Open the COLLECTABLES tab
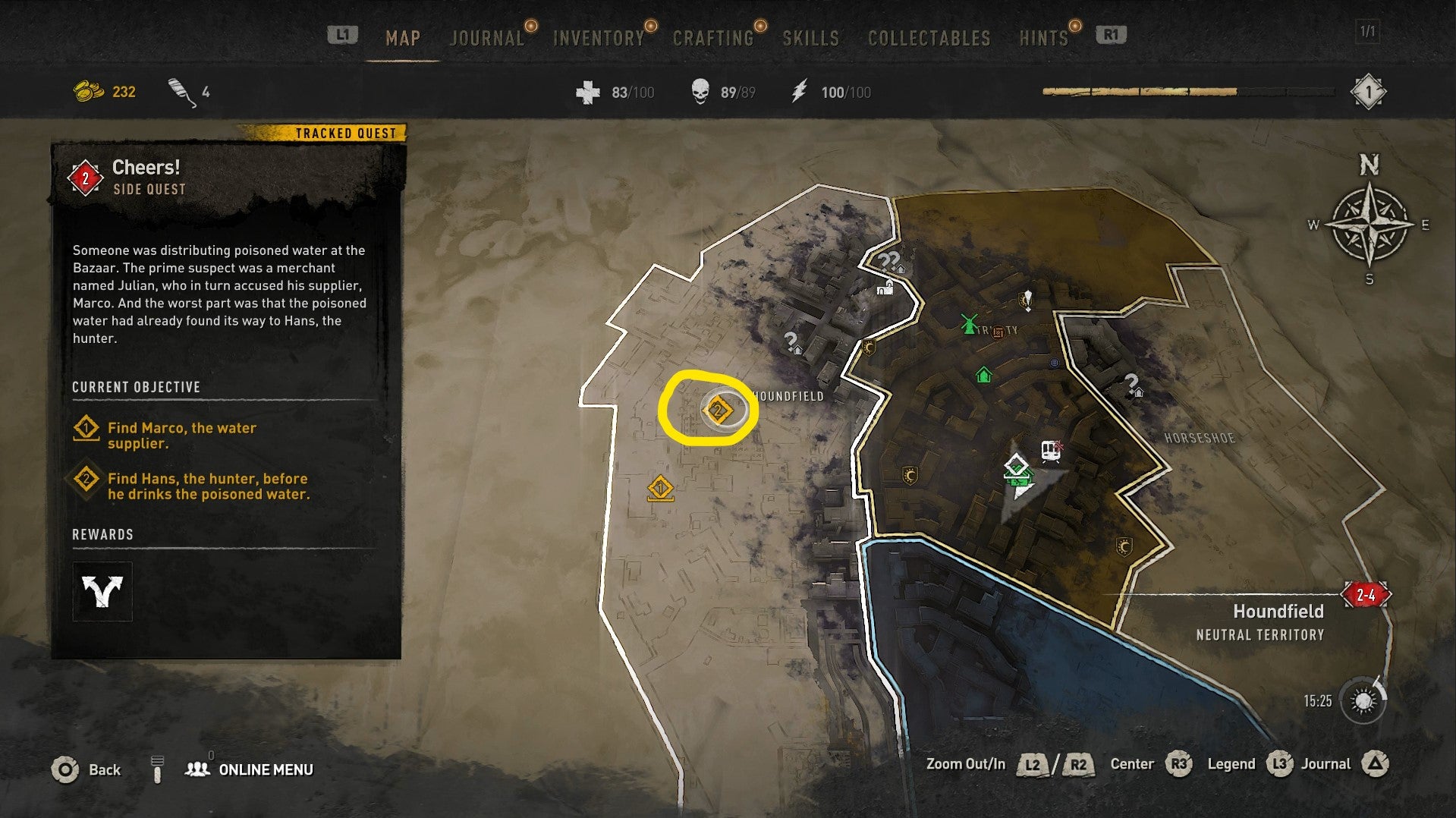This screenshot has height=818, width=1456. (x=930, y=36)
